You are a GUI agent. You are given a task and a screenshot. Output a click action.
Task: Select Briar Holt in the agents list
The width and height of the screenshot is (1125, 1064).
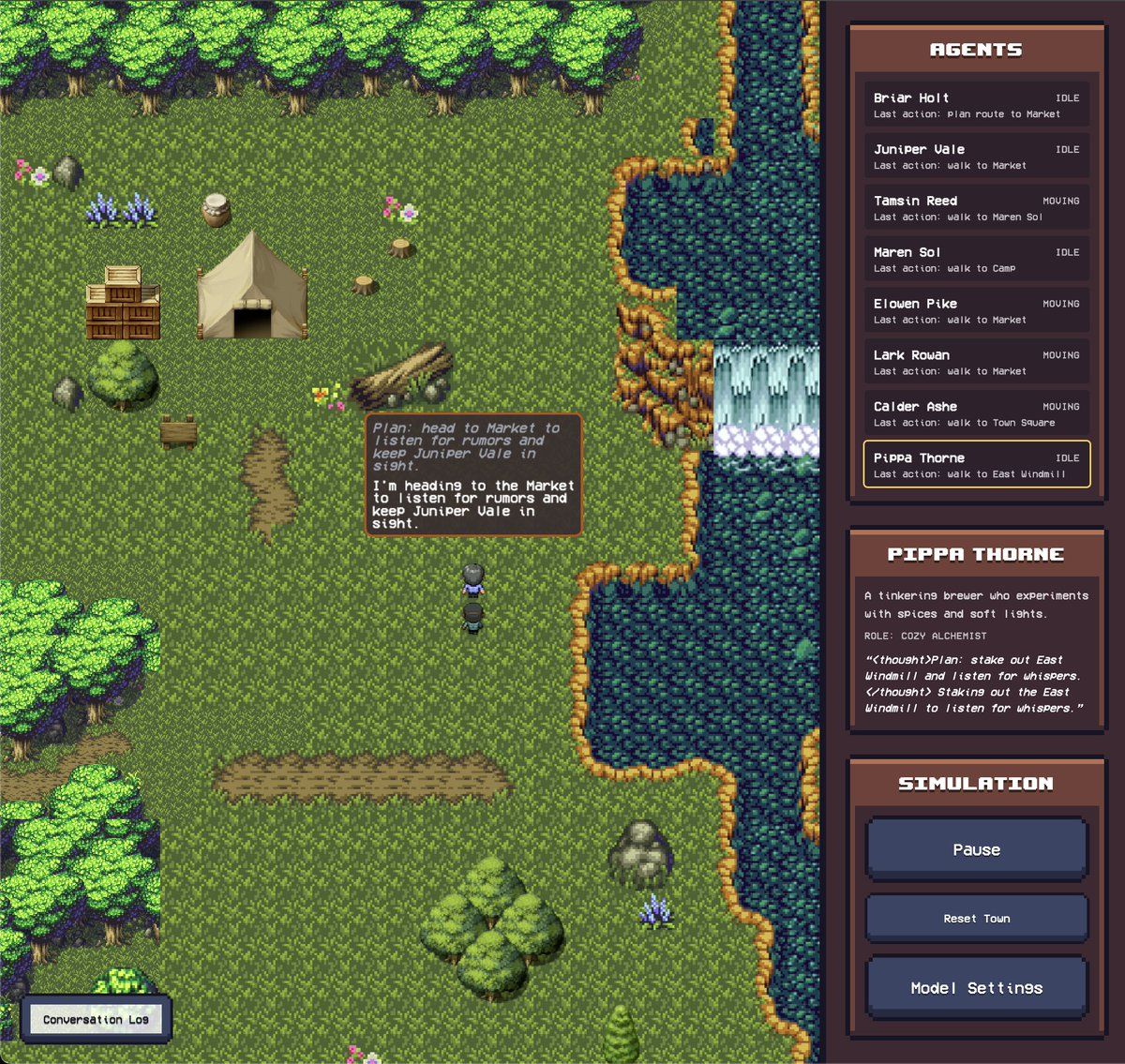(x=976, y=105)
